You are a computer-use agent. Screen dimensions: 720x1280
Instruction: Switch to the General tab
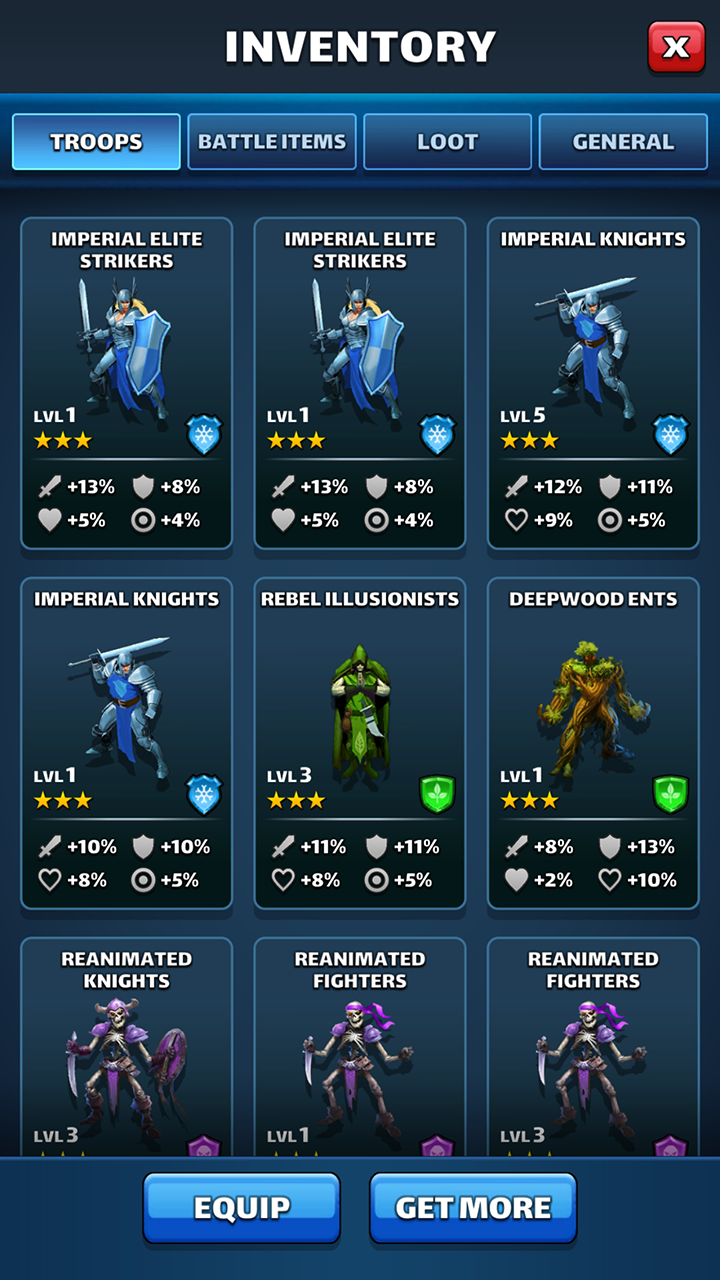tap(623, 142)
